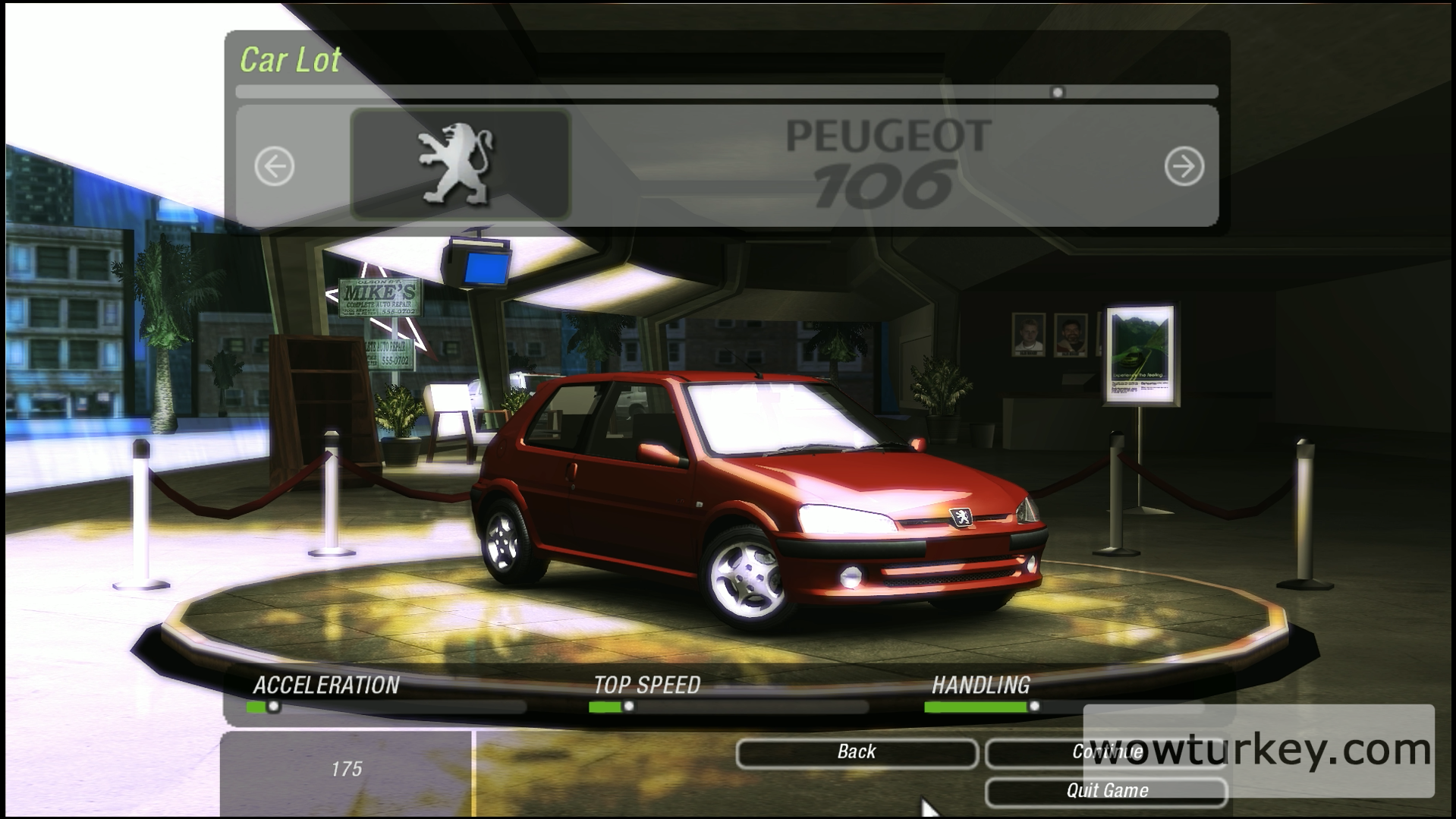Show the next car with right arrow
The image size is (1456, 819).
point(1184,166)
